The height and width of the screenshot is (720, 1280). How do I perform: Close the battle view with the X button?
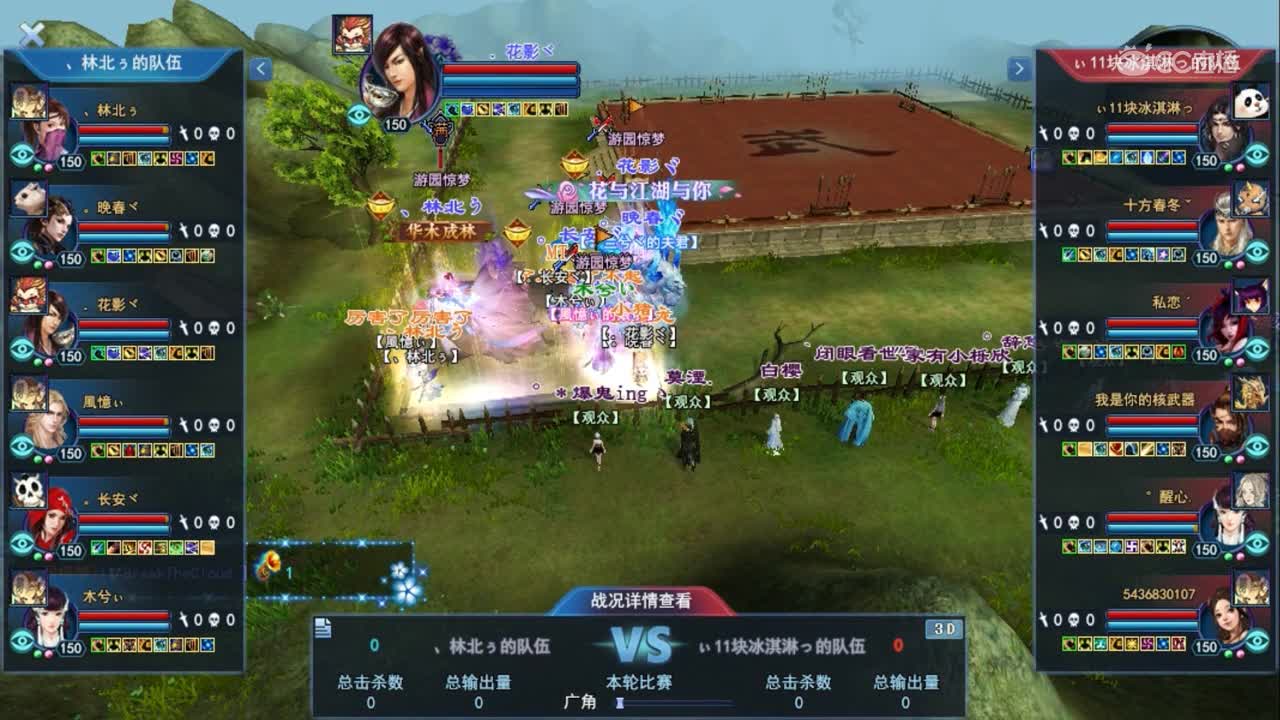(33, 33)
